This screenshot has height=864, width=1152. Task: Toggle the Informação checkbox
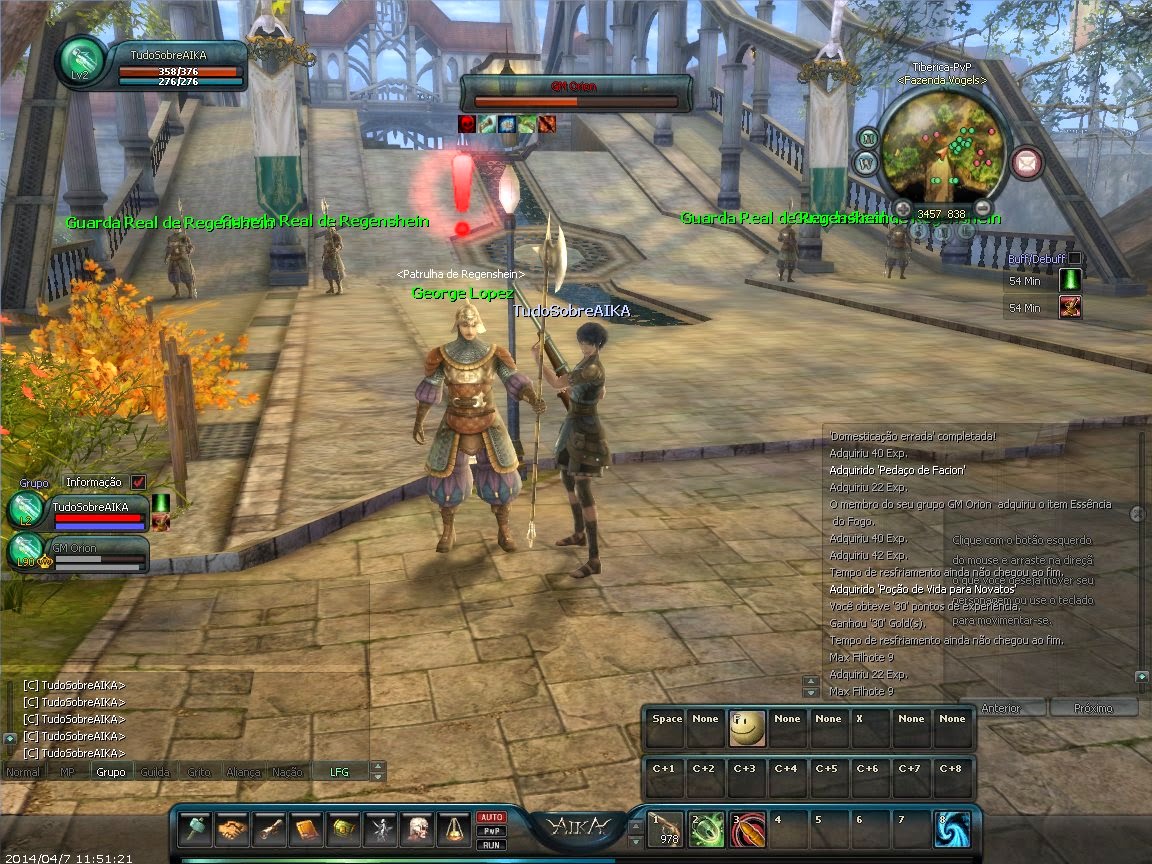click(x=138, y=482)
